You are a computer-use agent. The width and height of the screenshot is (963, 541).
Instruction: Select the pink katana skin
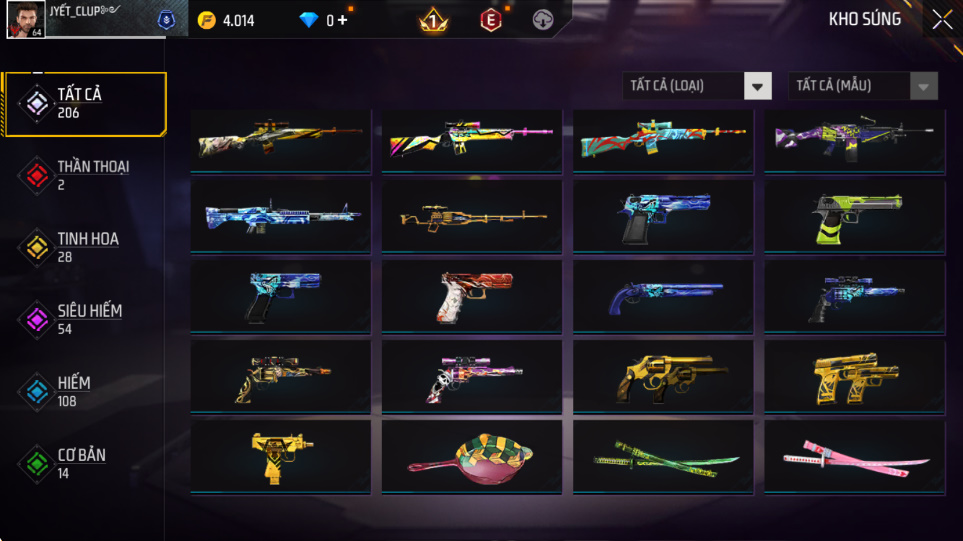point(854,457)
